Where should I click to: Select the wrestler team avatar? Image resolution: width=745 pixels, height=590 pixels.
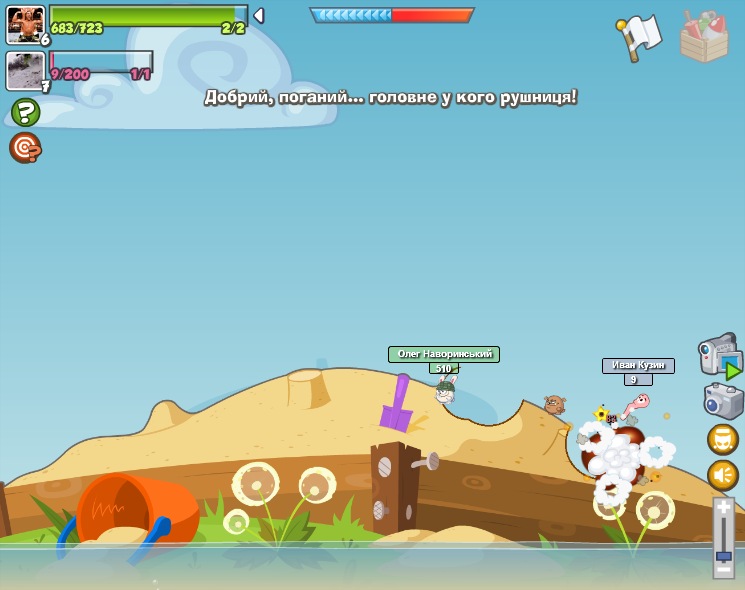pyautogui.click(x=24, y=23)
